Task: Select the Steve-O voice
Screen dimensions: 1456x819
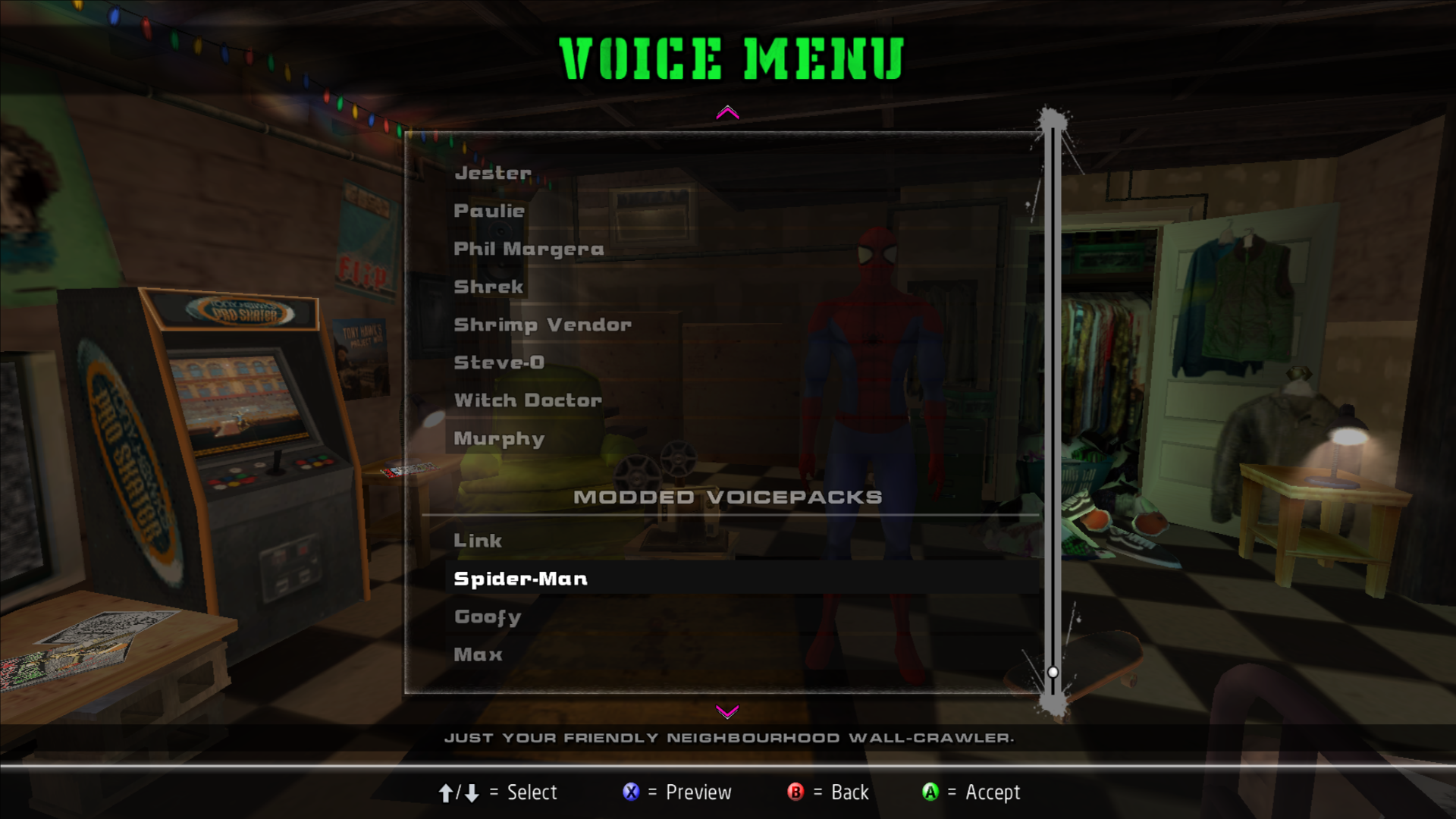Action: pyautogui.click(x=499, y=362)
